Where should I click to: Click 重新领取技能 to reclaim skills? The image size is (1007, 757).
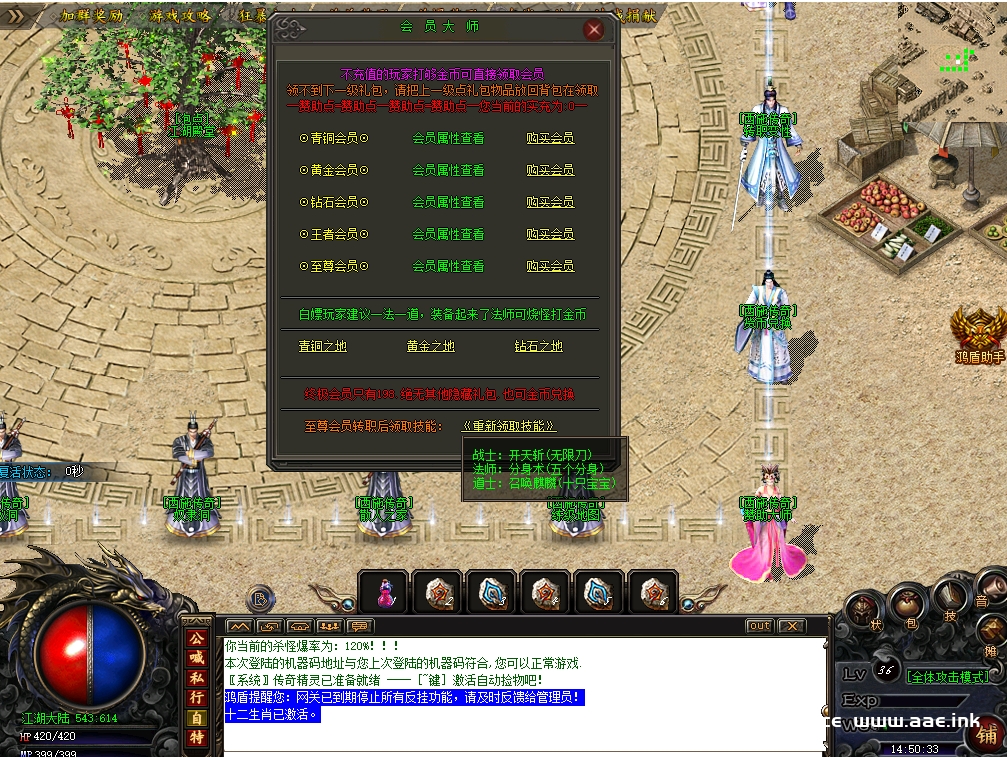tap(508, 426)
